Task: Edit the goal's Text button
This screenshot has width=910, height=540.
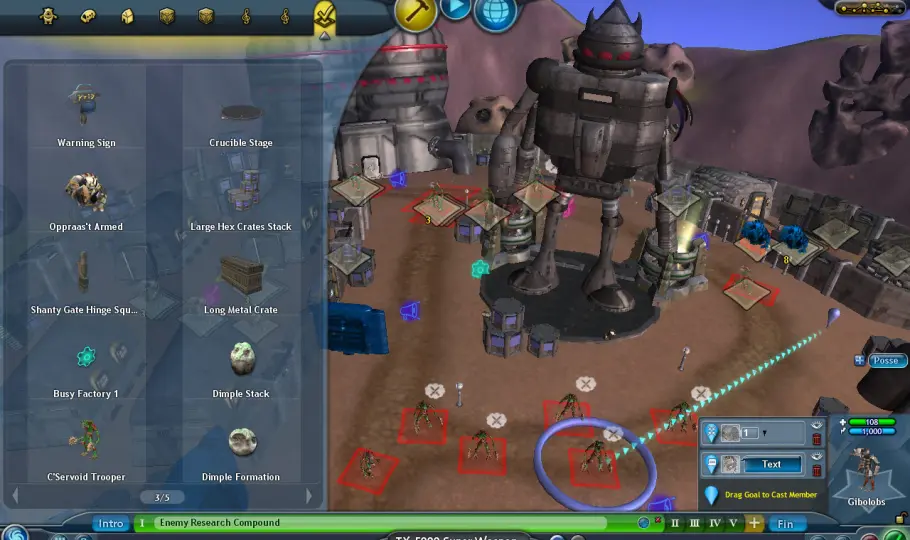Action: pyautogui.click(x=771, y=464)
